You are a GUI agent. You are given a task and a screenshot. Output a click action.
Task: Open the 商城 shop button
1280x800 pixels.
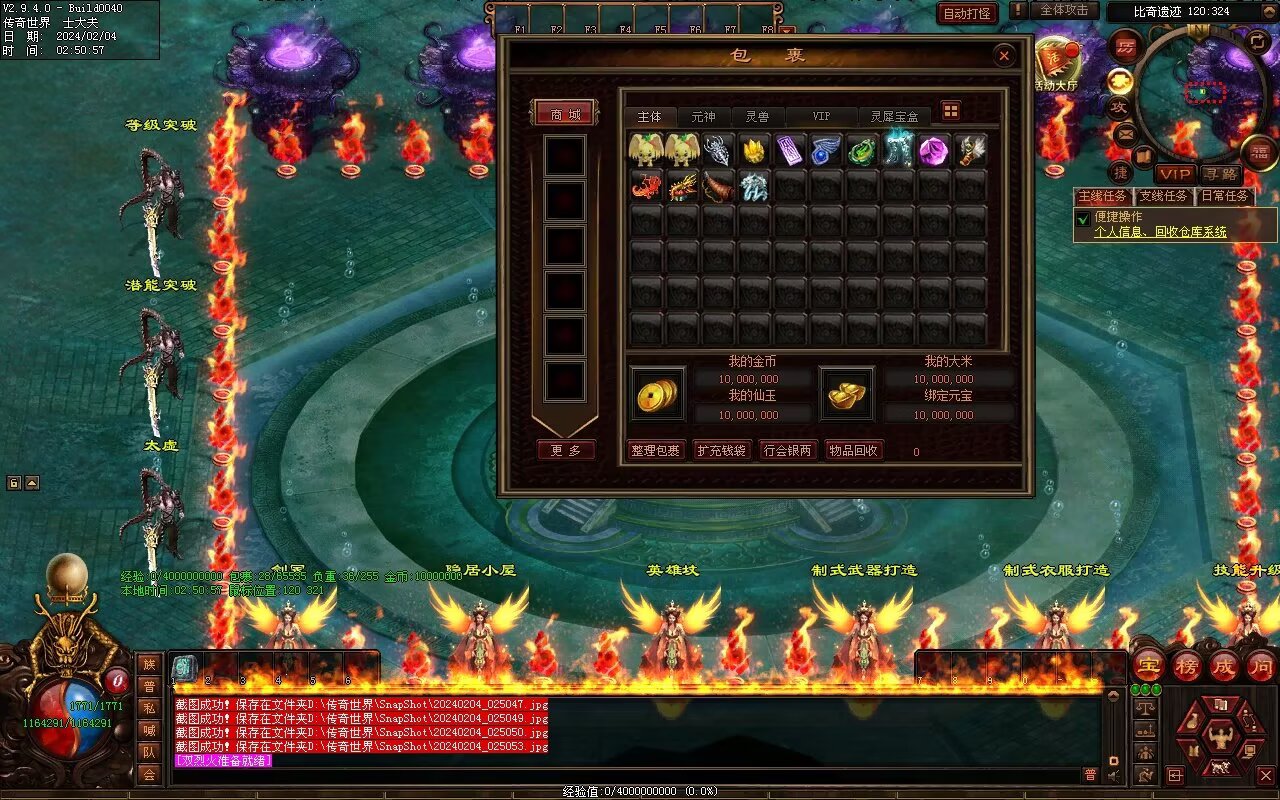point(565,114)
